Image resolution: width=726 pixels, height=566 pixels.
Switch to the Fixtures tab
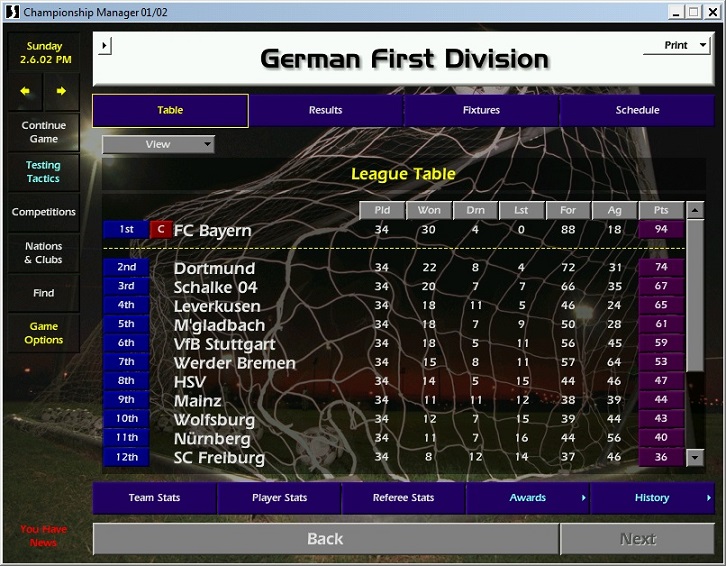[x=481, y=110]
